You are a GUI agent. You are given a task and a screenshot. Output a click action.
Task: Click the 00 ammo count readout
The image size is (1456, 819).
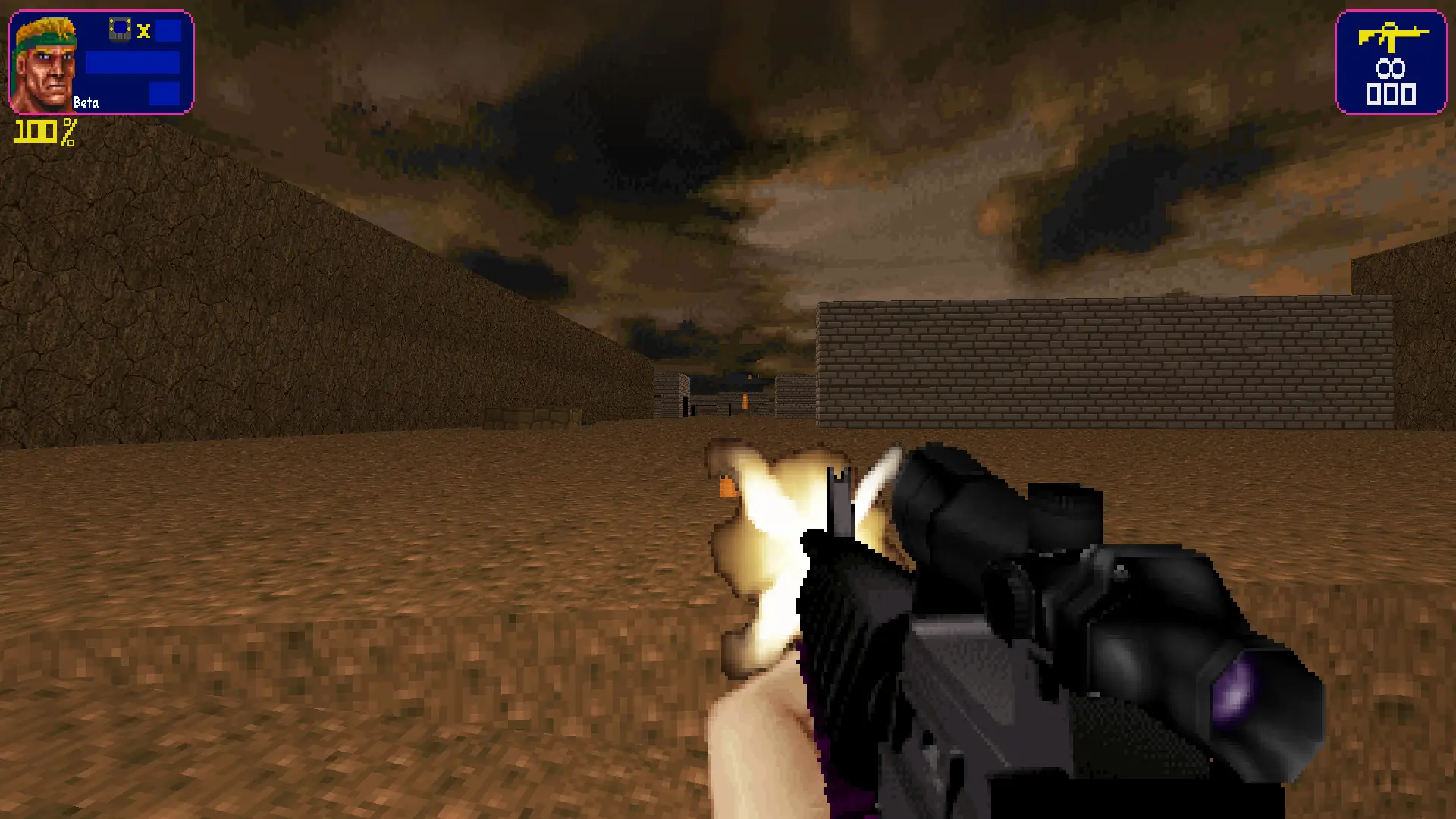[x=1392, y=68]
